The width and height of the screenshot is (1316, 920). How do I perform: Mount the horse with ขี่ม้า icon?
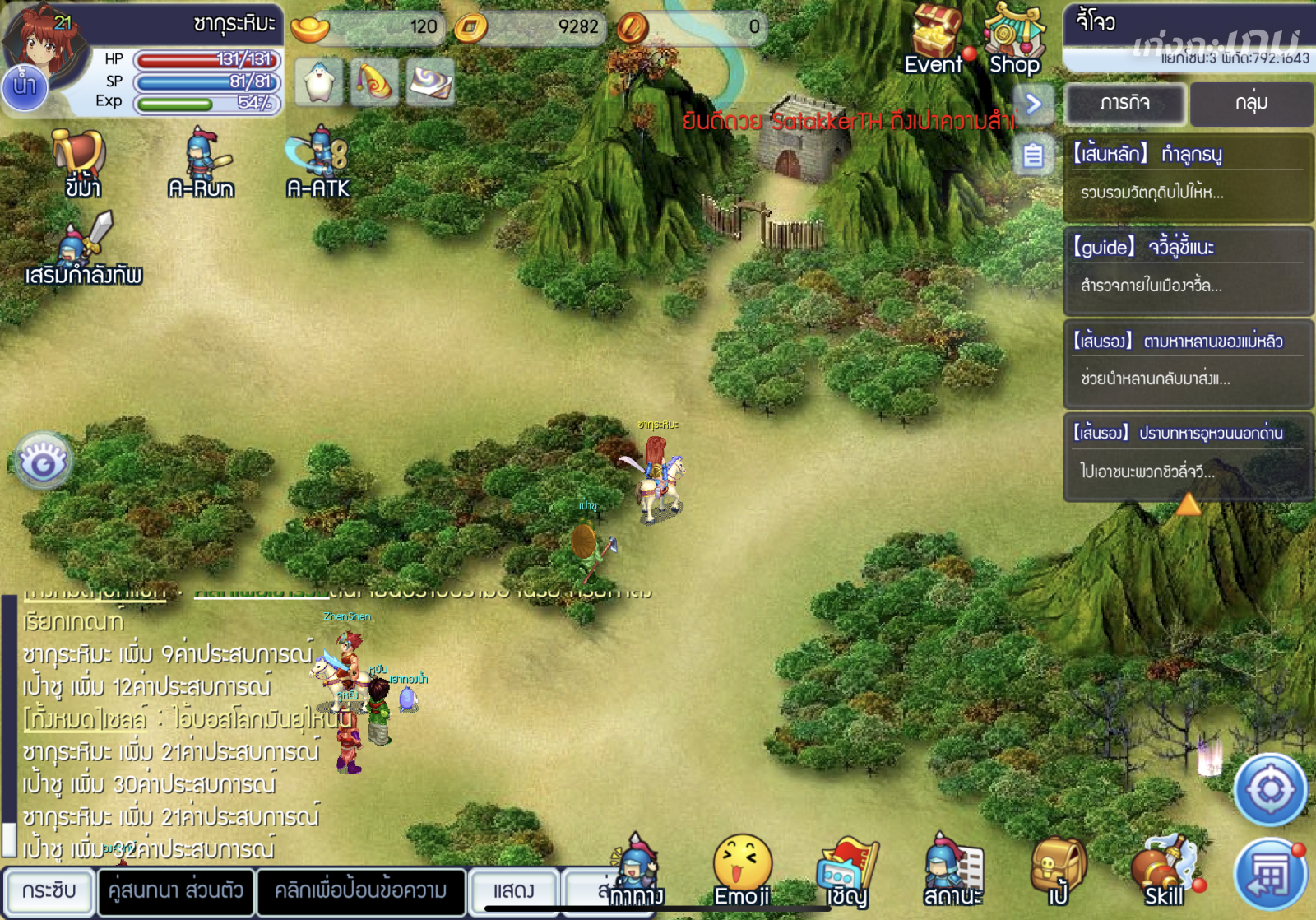pyautogui.click(x=81, y=165)
